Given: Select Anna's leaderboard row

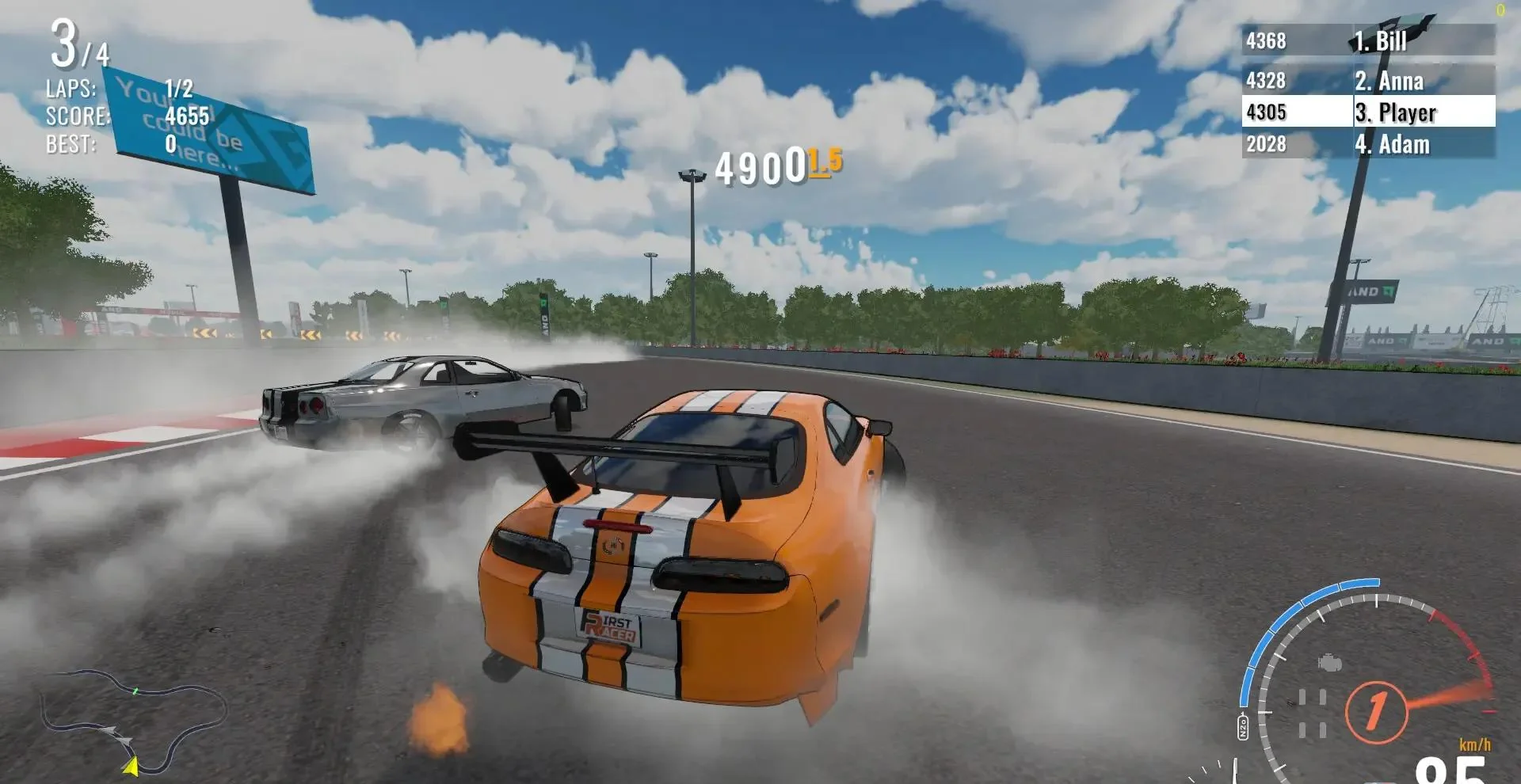Looking at the screenshot, I should (x=1368, y=80).
